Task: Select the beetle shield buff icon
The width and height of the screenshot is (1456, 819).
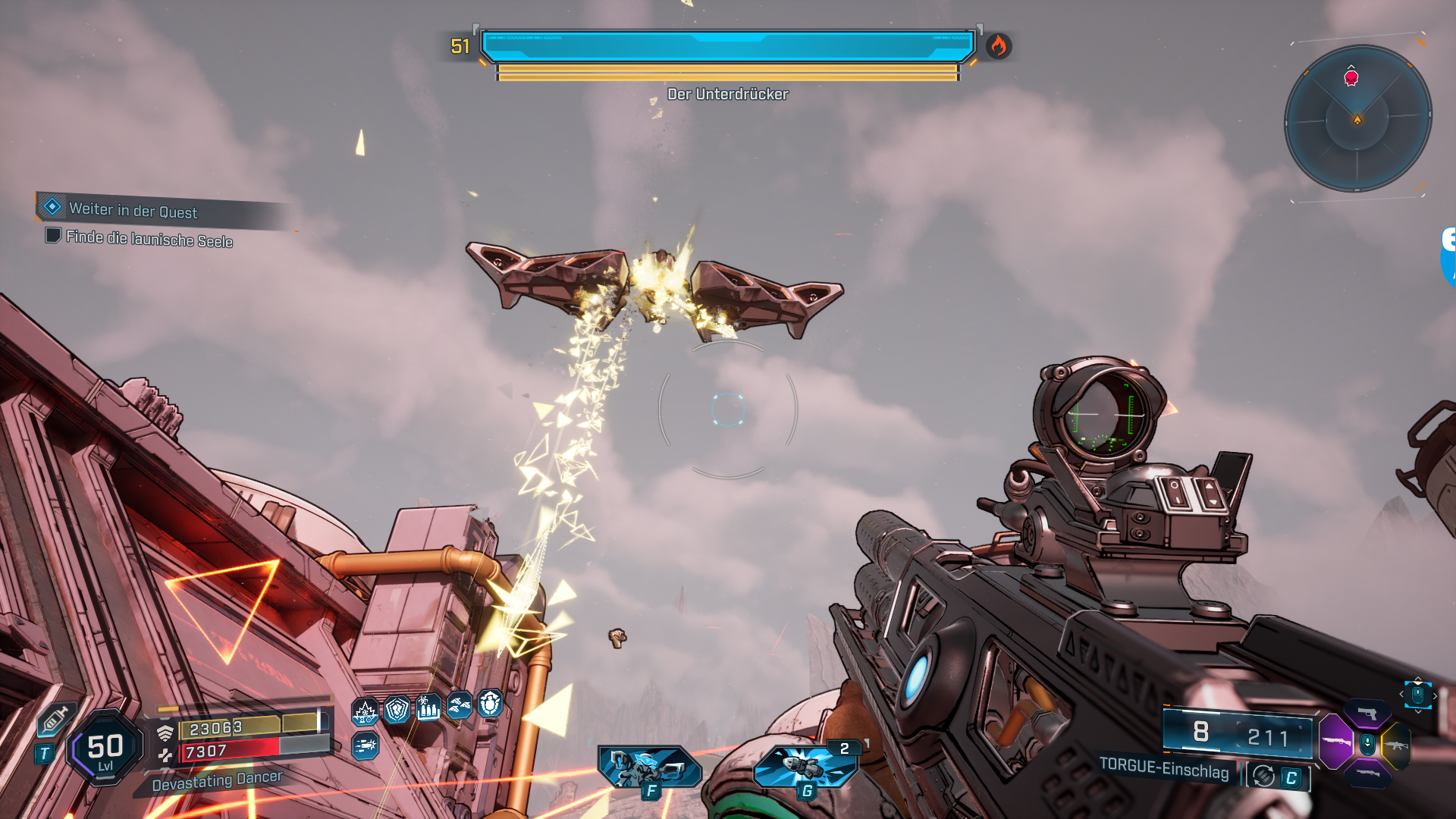Action: pyautogui.click(x=491, y=704)
